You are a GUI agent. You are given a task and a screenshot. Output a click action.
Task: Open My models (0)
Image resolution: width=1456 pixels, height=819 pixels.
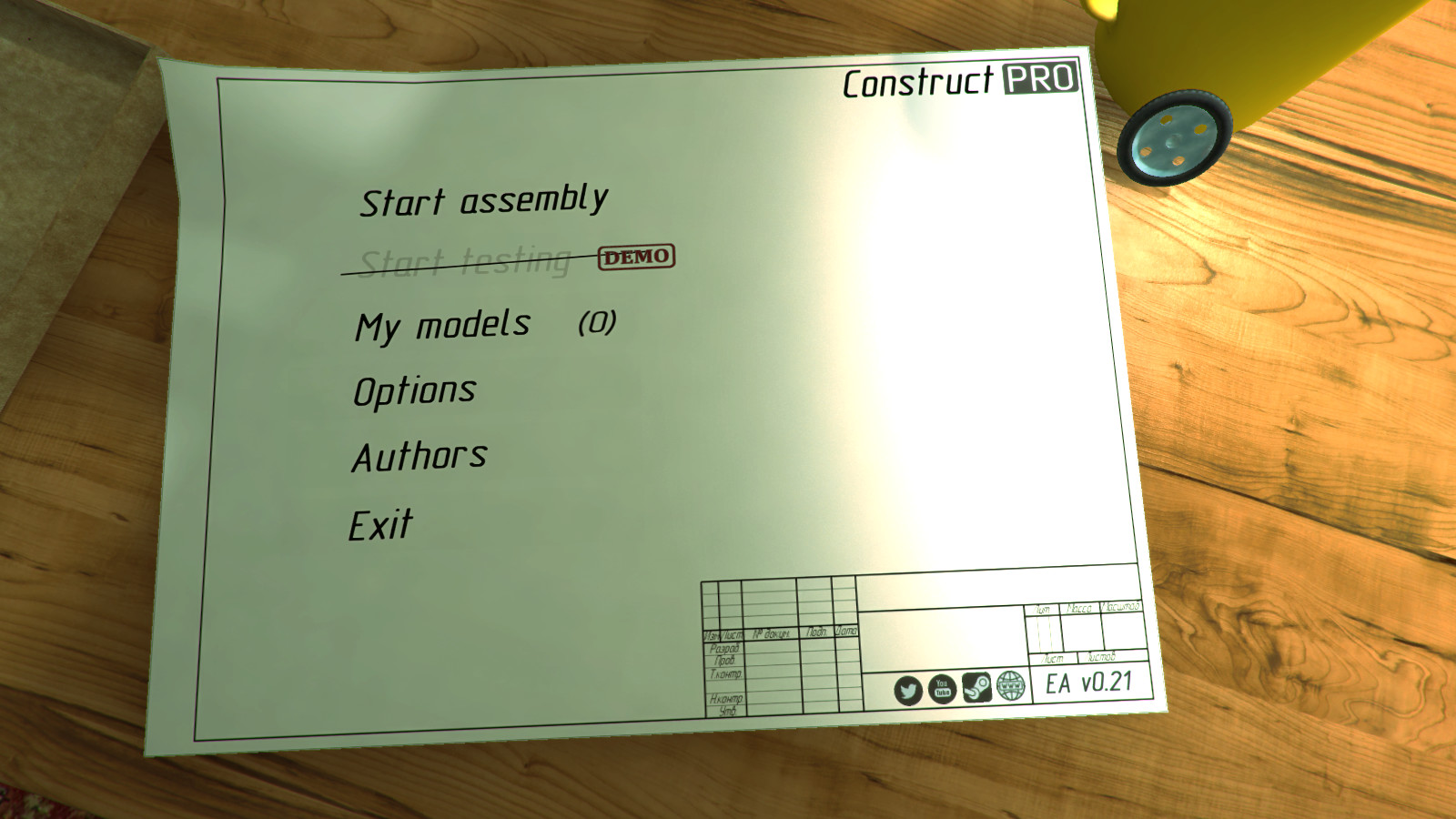[x=443, y=323]
